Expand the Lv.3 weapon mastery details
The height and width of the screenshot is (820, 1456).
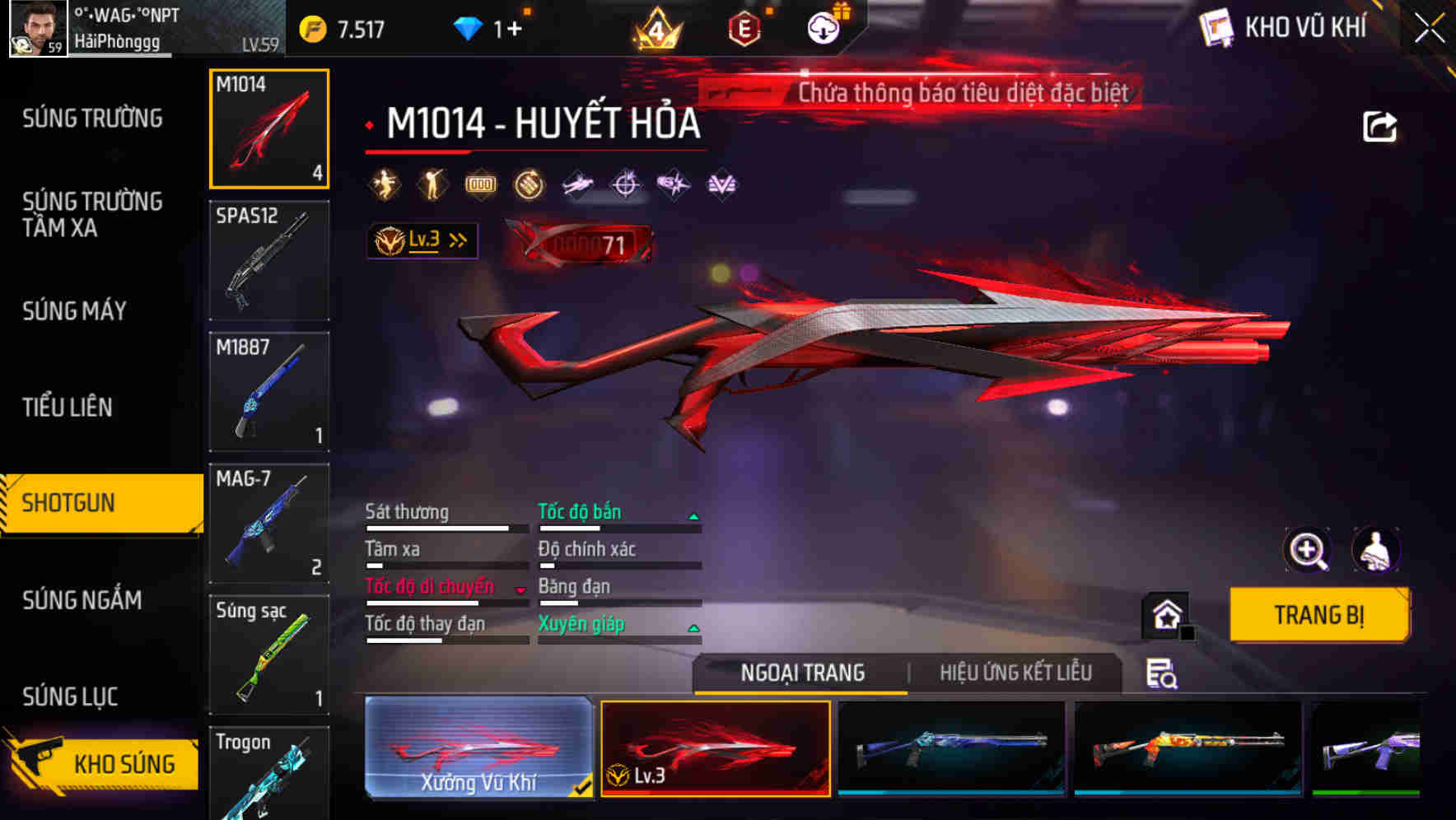[x=422, y=239]
